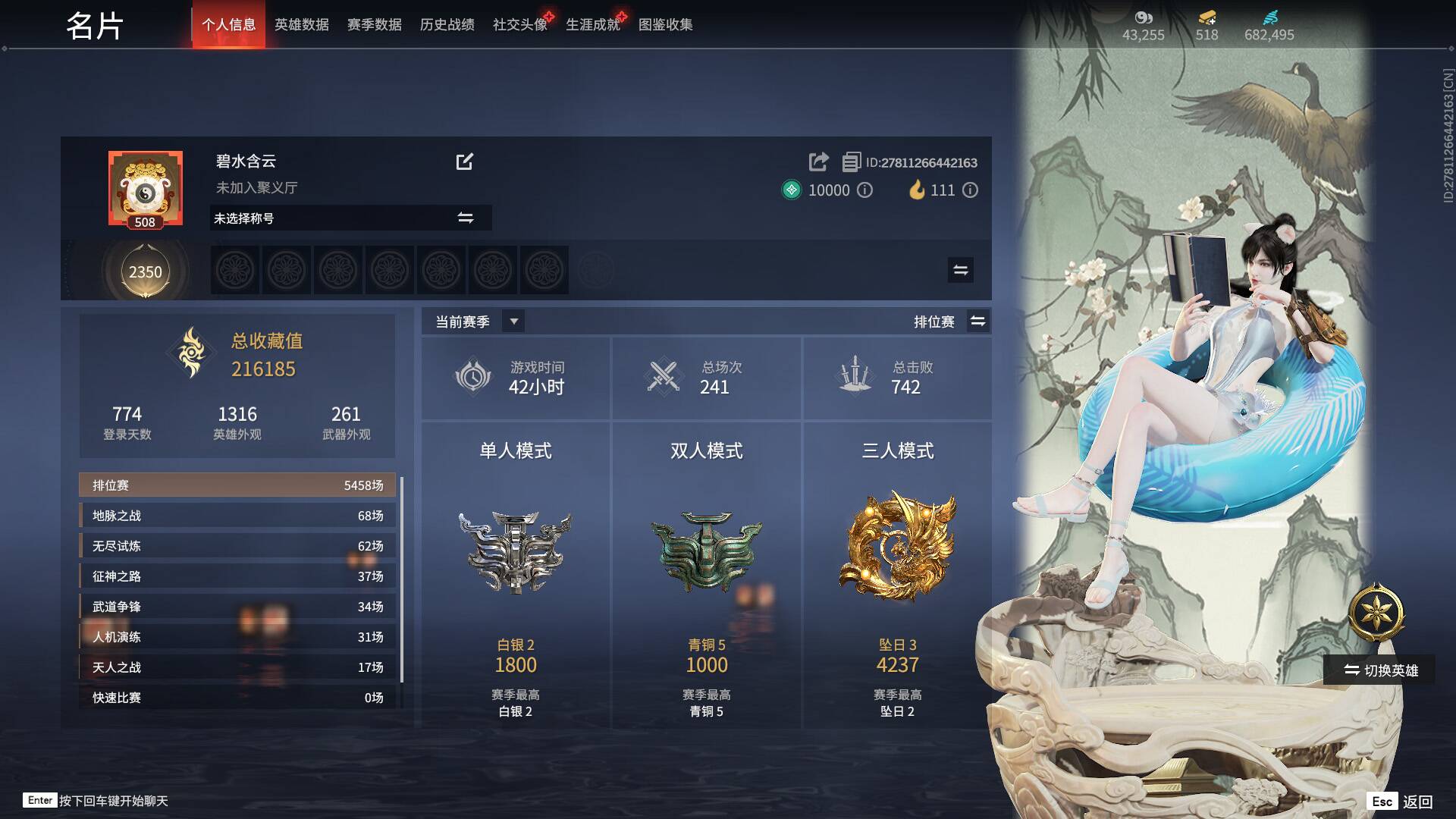Image resolution: width=1456 pixels, height=819 pixels.
Task: Toggle the mode switch icon beside 排位赛 header
Action: tap(978, 321)
